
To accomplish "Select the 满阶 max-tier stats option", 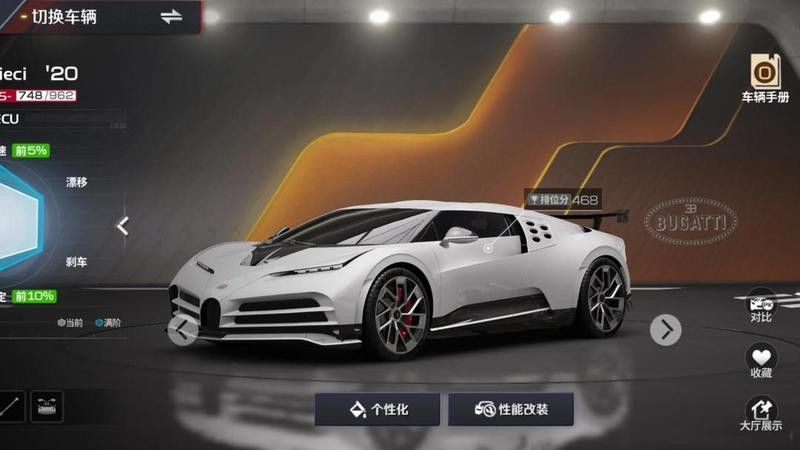I will [106, 323].
